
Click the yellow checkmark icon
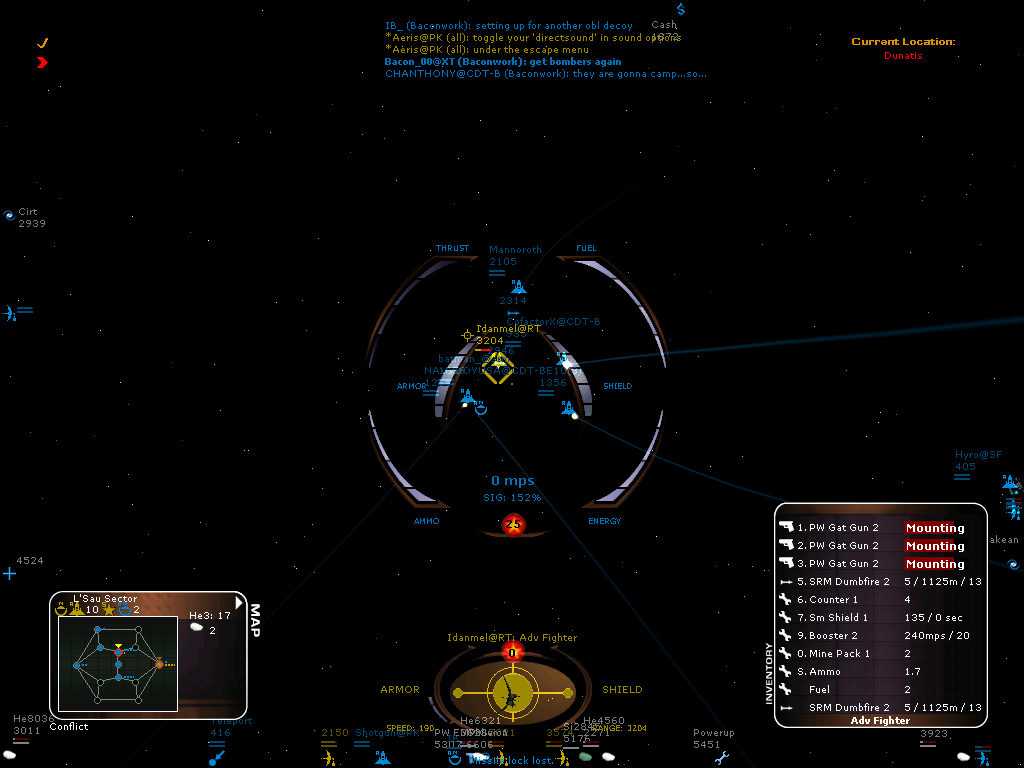pos(42,44)
